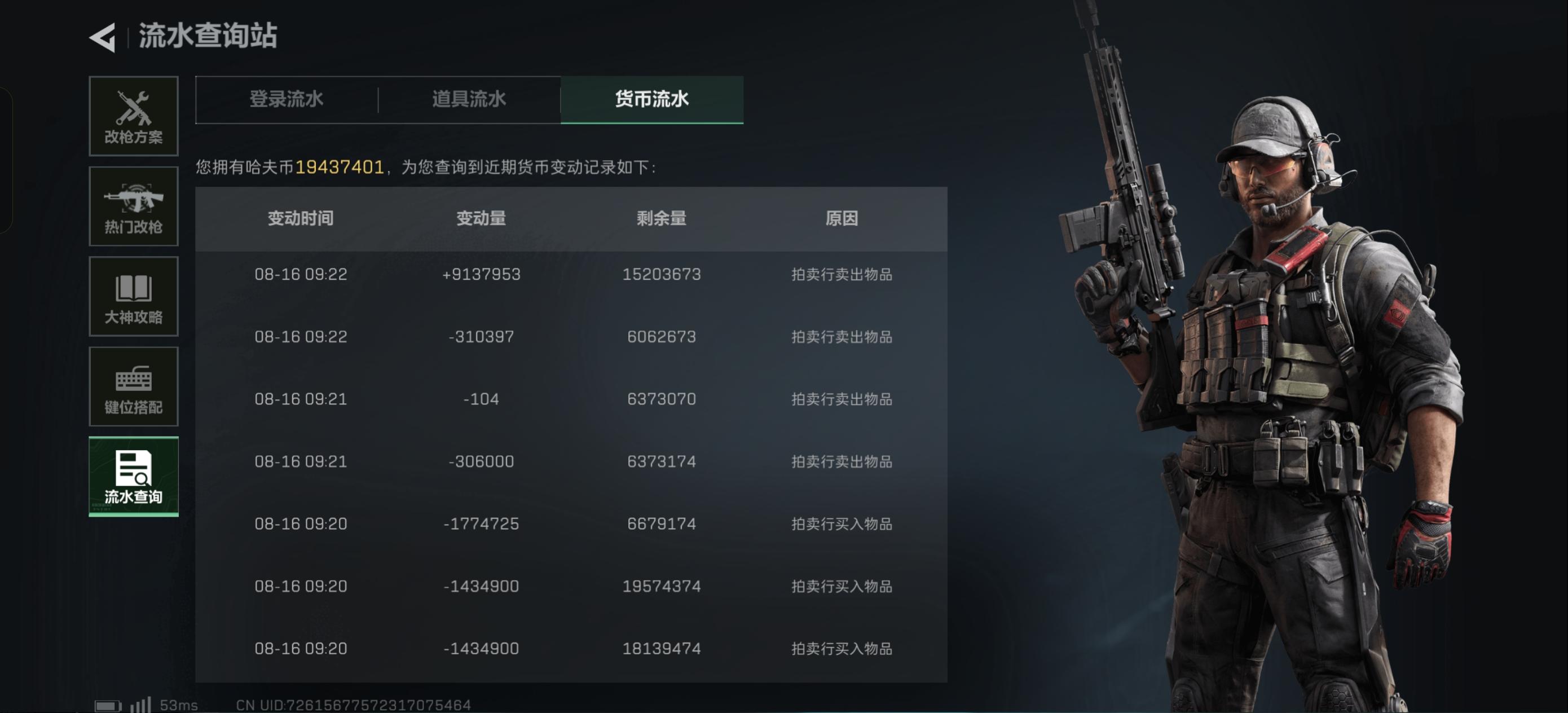Click the back arrow beside 流水查询站
Screen dimensions: 1568x713
click(102, 37)
